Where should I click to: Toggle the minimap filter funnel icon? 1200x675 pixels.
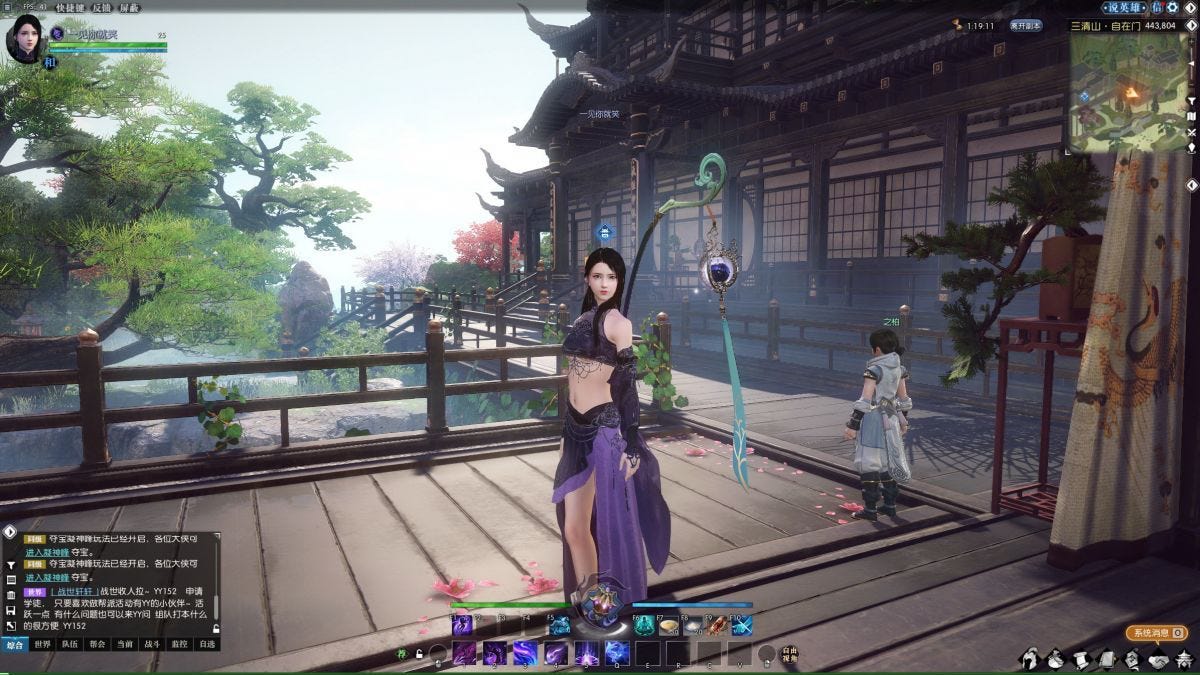pos(1192,101)
